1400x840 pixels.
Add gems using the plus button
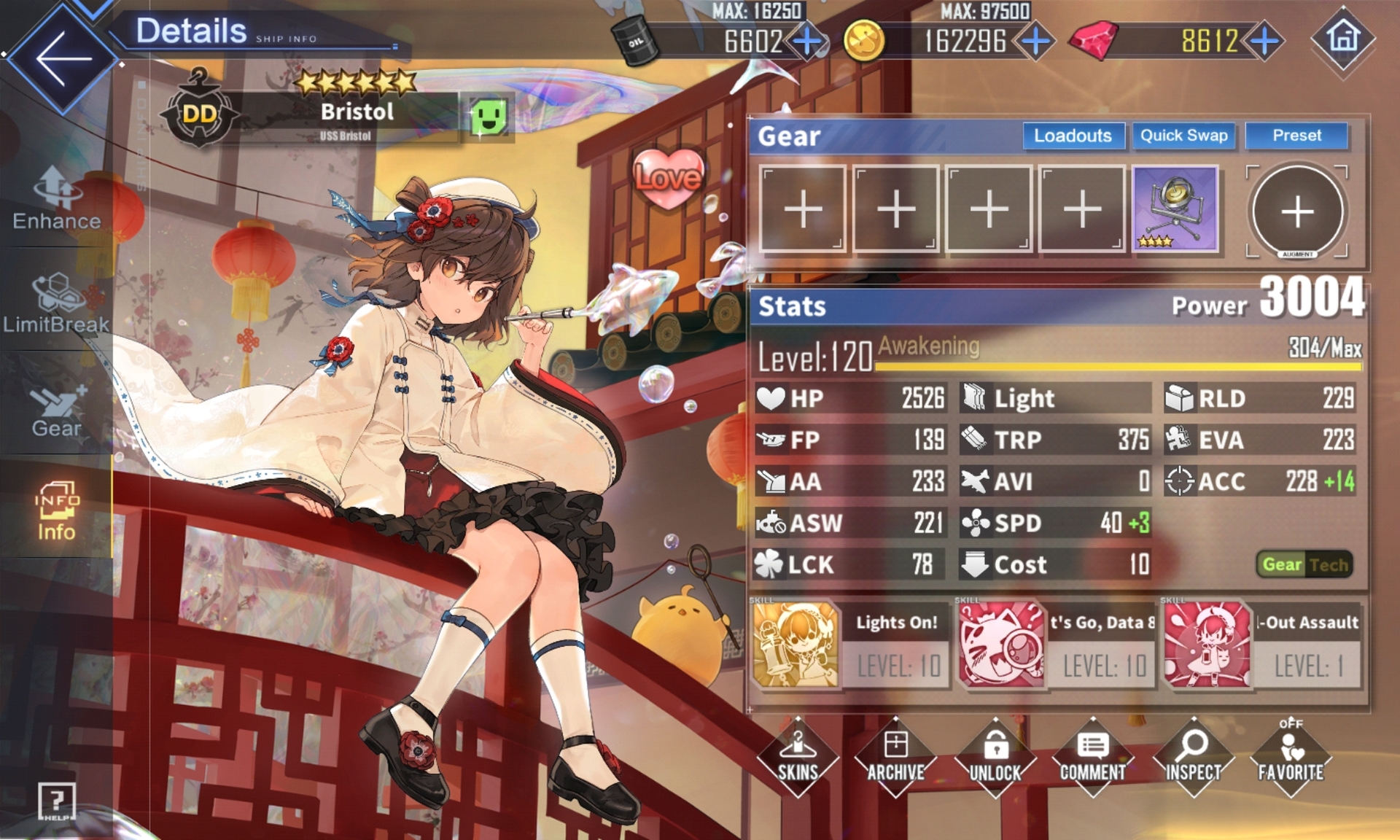(1265, 42)
